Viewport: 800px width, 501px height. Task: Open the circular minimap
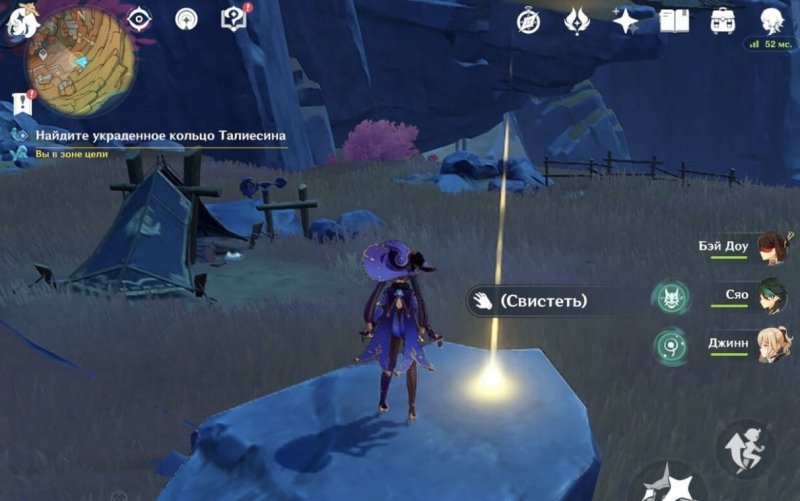[x=79, y=60]
